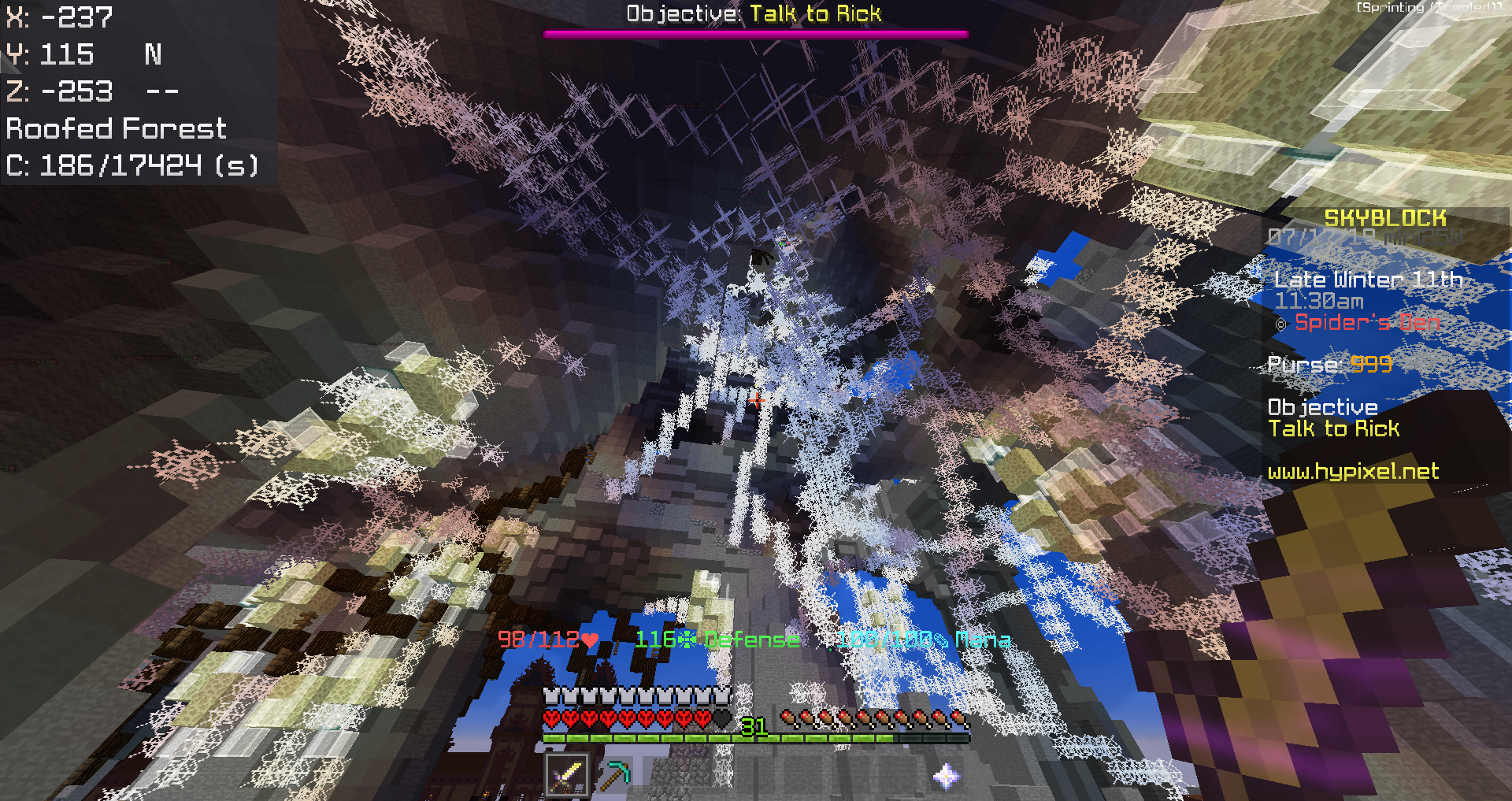
Task: Open the SKYBLOCK scoreboard title
Action: pyautogui.click(x=1384, y=217)
